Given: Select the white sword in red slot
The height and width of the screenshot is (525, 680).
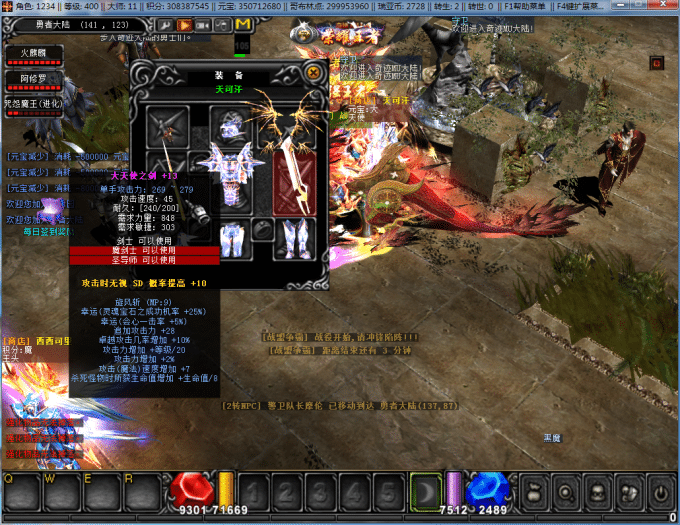Looking at the screenshot, I should [x=296, y=178].
